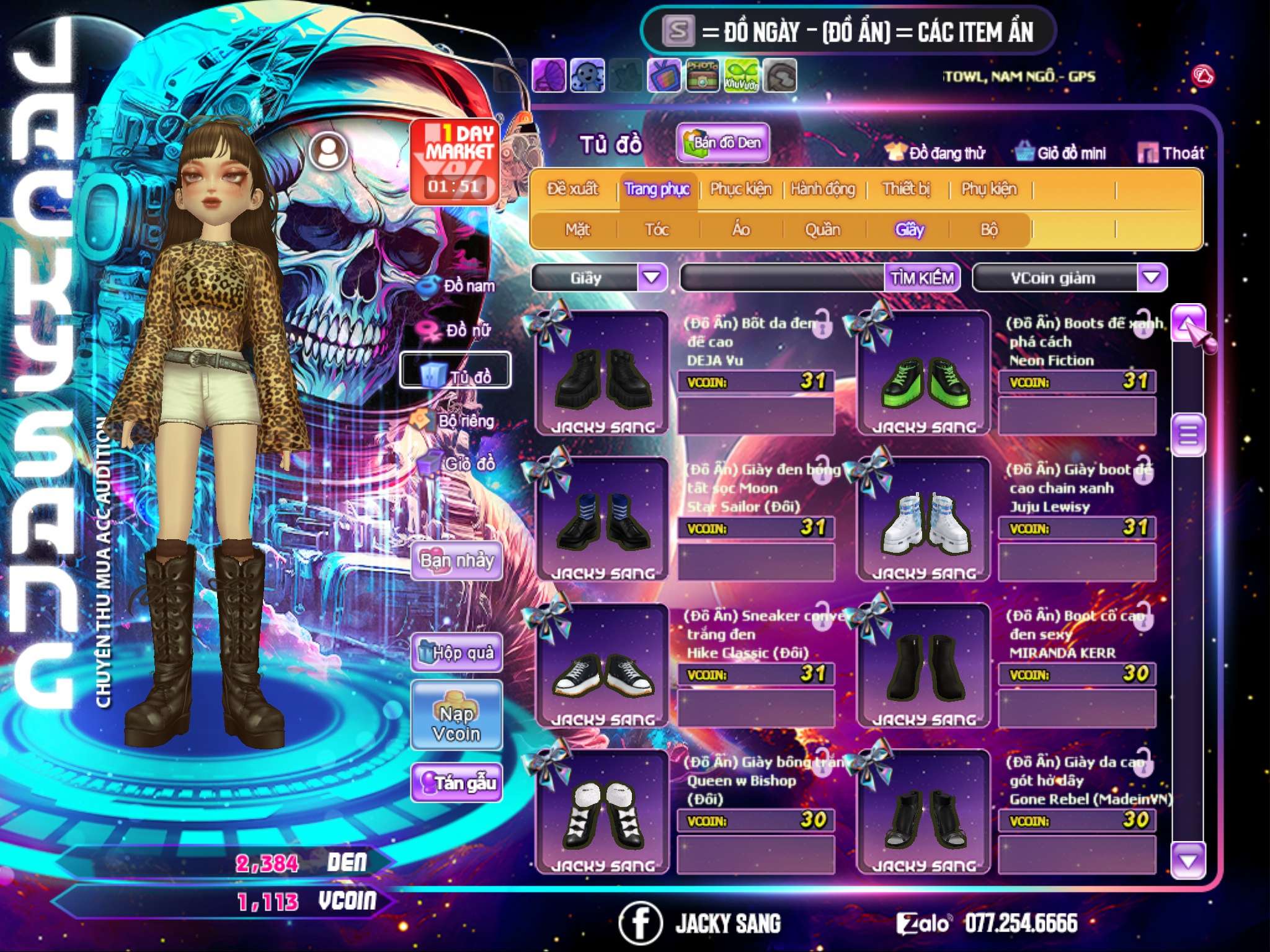The image size is (1270, 952).
Task: Switch to the Phục kiện tab
Action: click(741, 189)
